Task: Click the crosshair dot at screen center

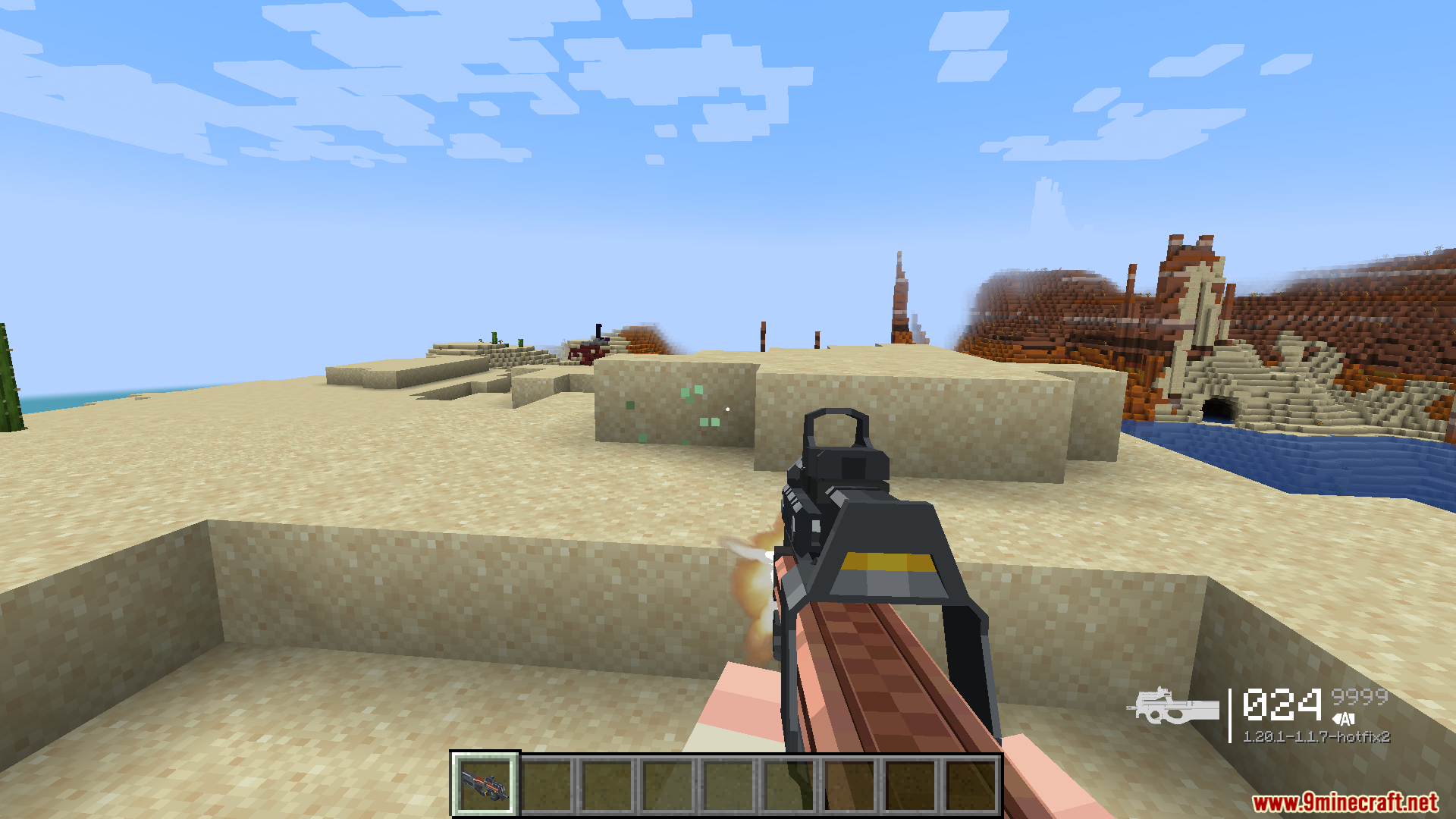Action: point(728,409)
